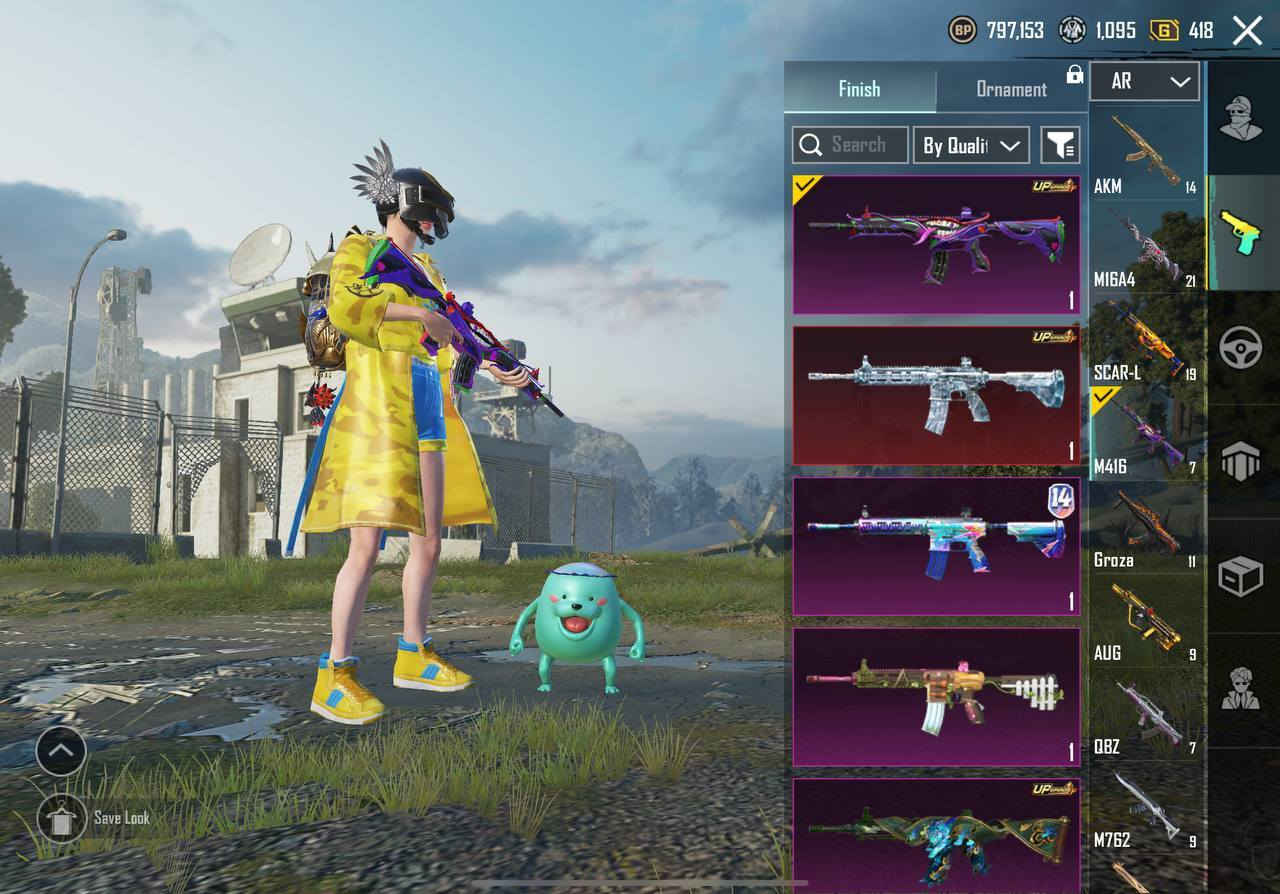Open the vehicle skins category
The height and width of the screenshot is (894, 1280).
pos(1241,348)
